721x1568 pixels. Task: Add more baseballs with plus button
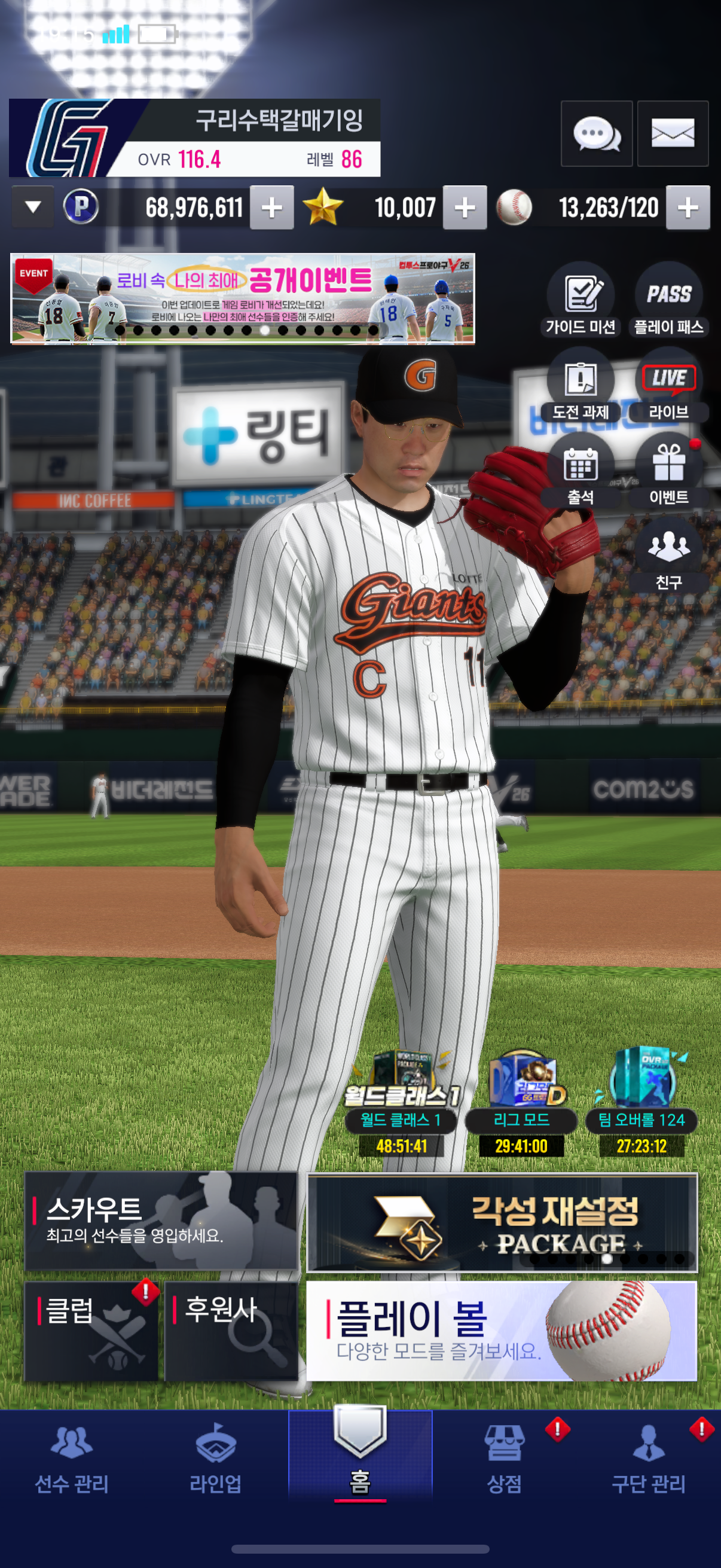tap(688, 208)
